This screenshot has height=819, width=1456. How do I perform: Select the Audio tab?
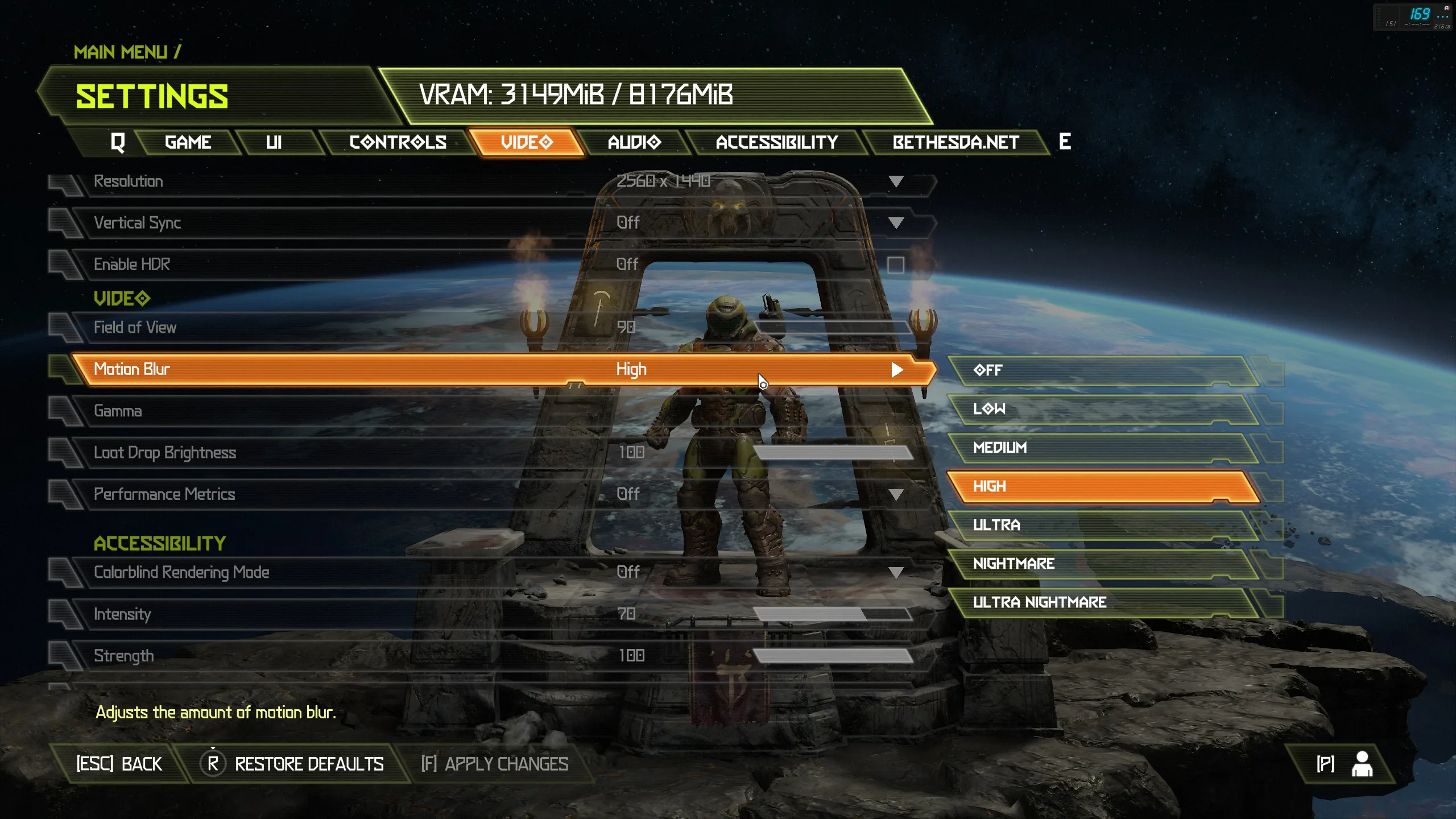[x=634, y=142]
